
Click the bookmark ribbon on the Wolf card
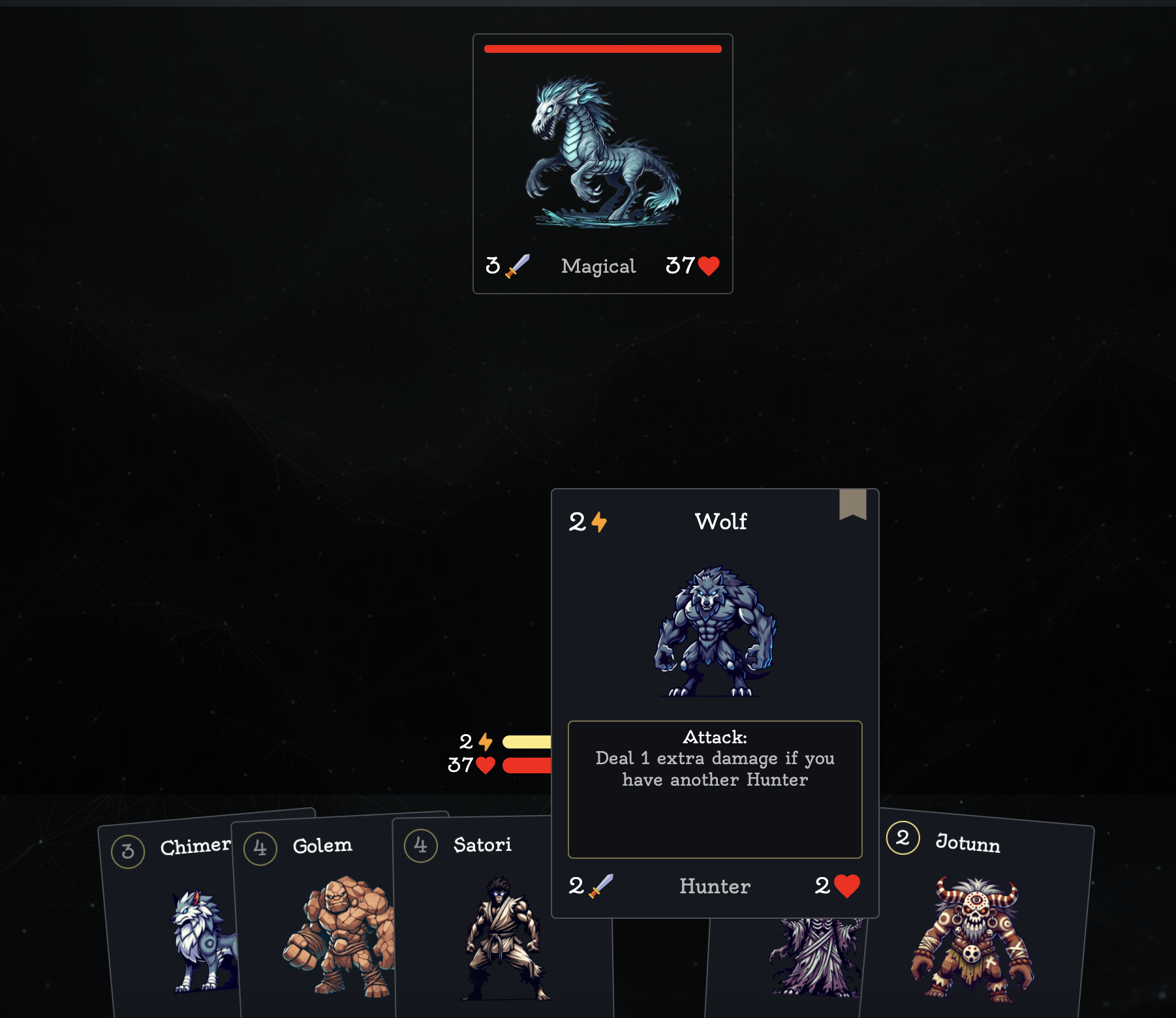click(852, 504)
